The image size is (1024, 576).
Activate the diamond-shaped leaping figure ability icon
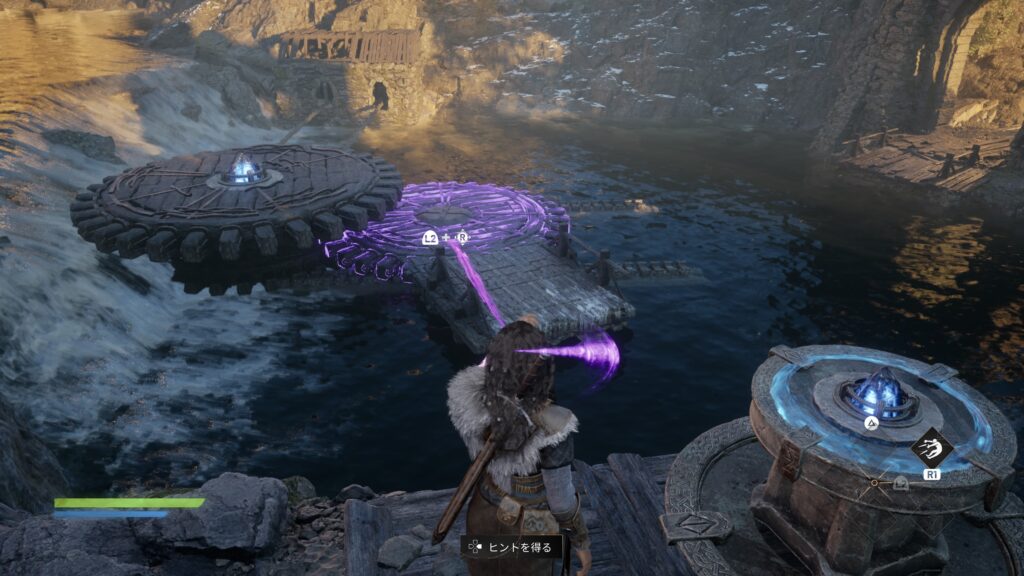tap(931, 446)
